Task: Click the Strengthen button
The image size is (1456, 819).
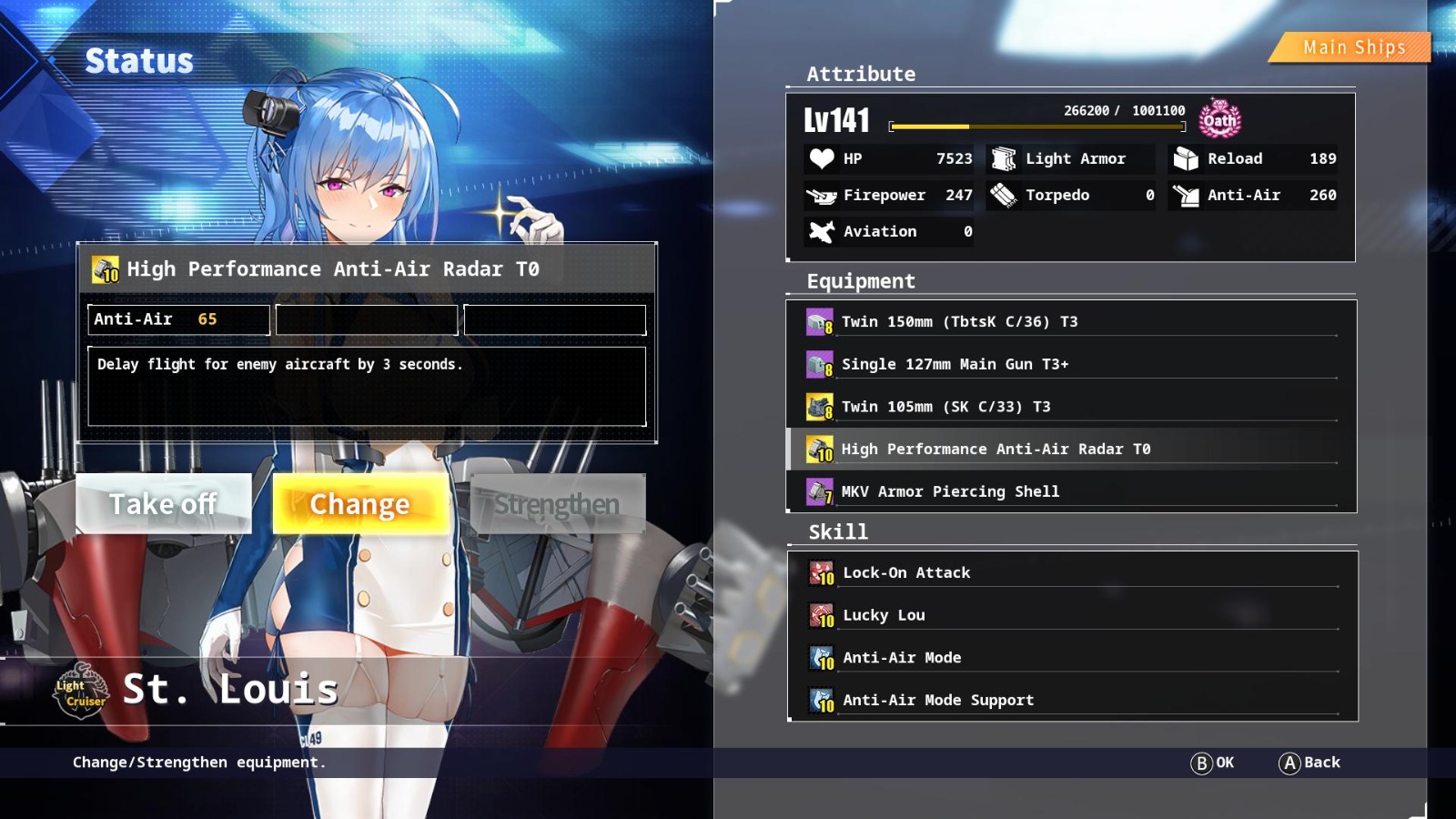Action: pyautogui.click(x=557, y=503)
